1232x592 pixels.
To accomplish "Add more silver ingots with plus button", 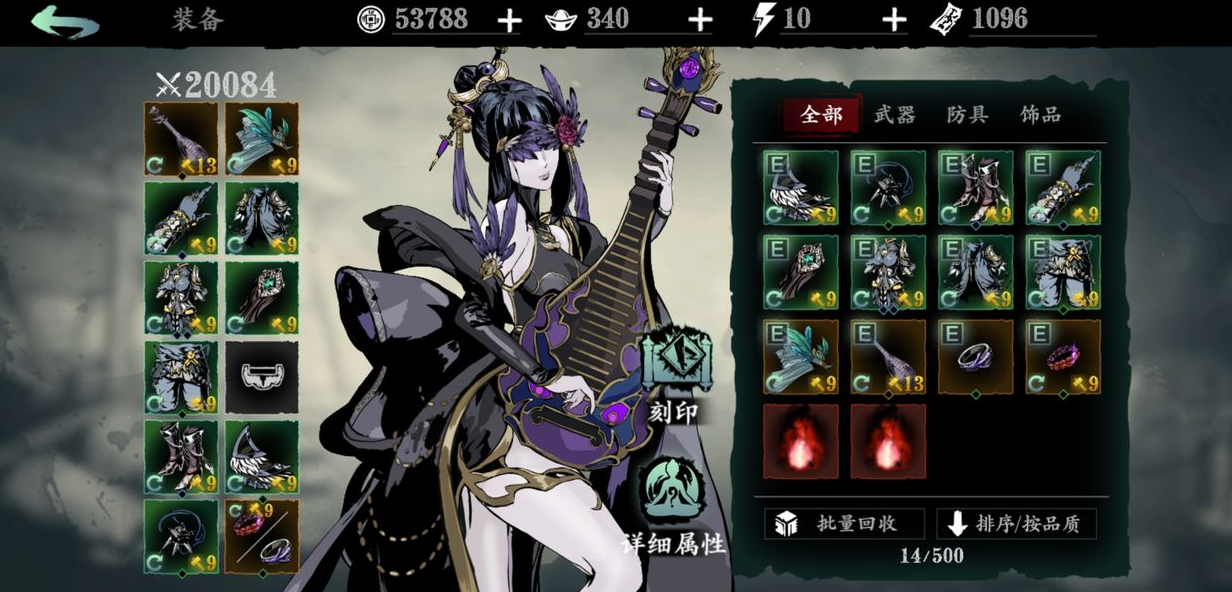I will pos(700,21).
